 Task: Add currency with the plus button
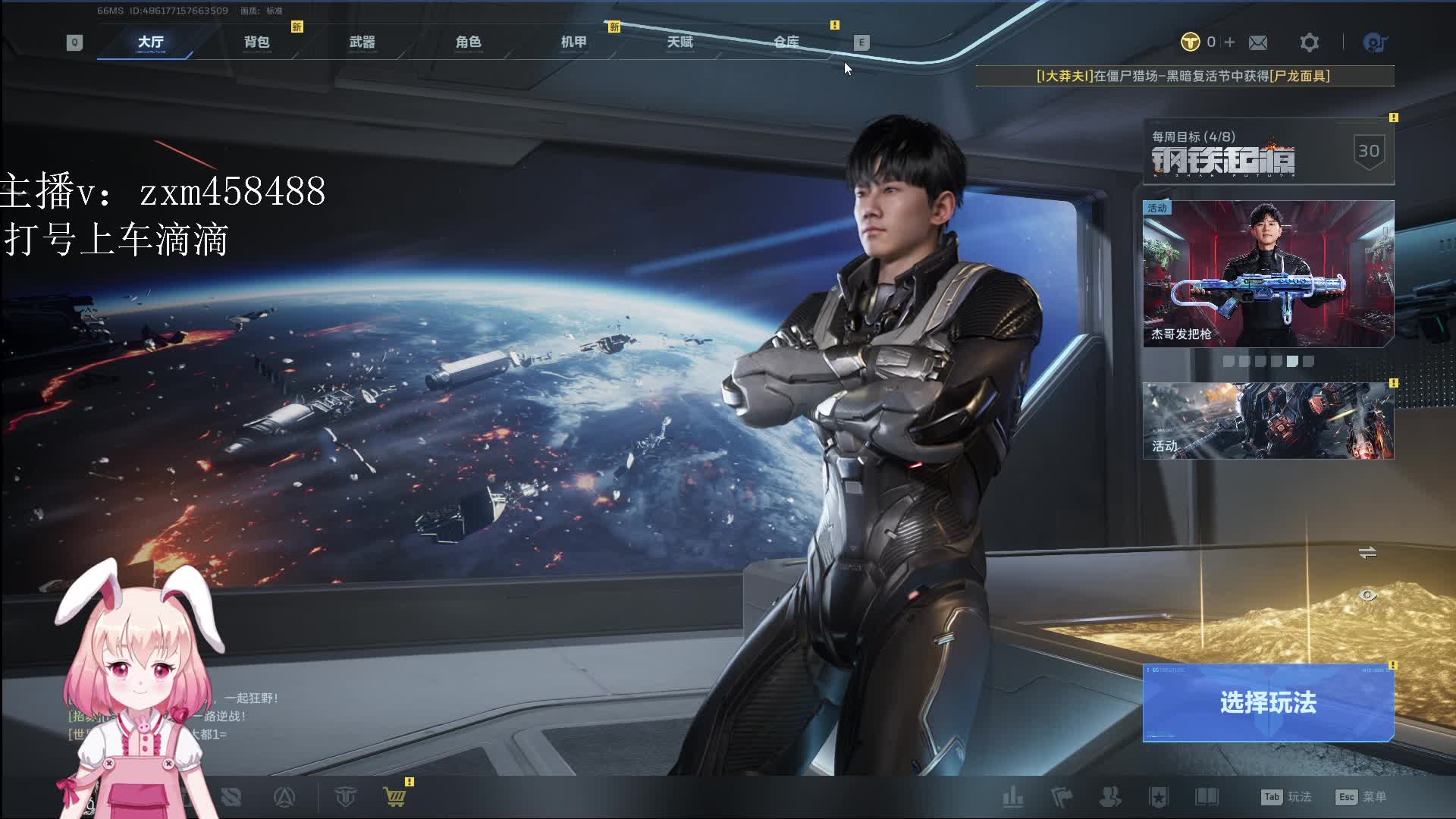(x=1229, y=42)
